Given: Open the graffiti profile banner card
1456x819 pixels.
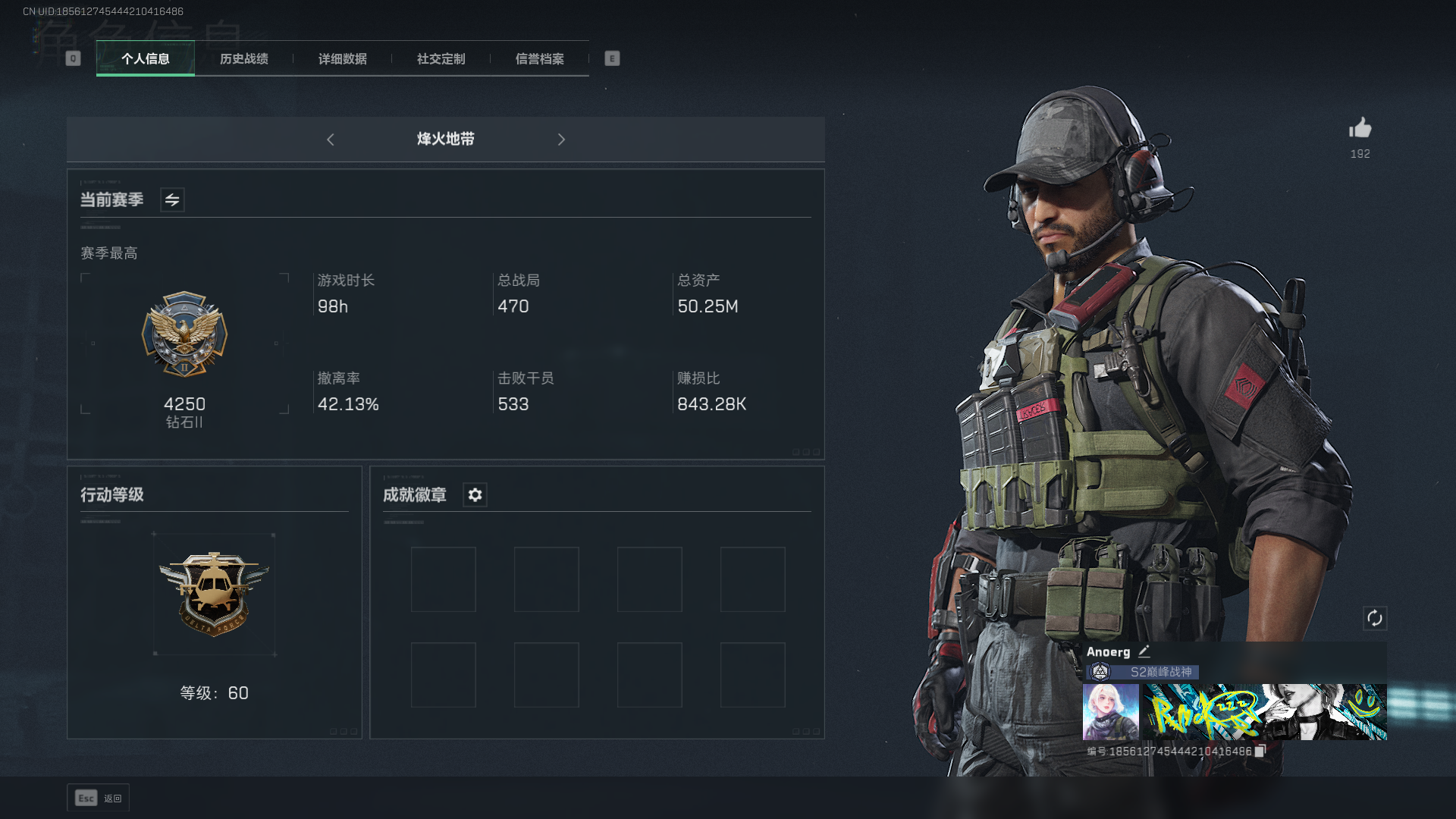Looking at the screenshot, I should (x=1265, y=712).
